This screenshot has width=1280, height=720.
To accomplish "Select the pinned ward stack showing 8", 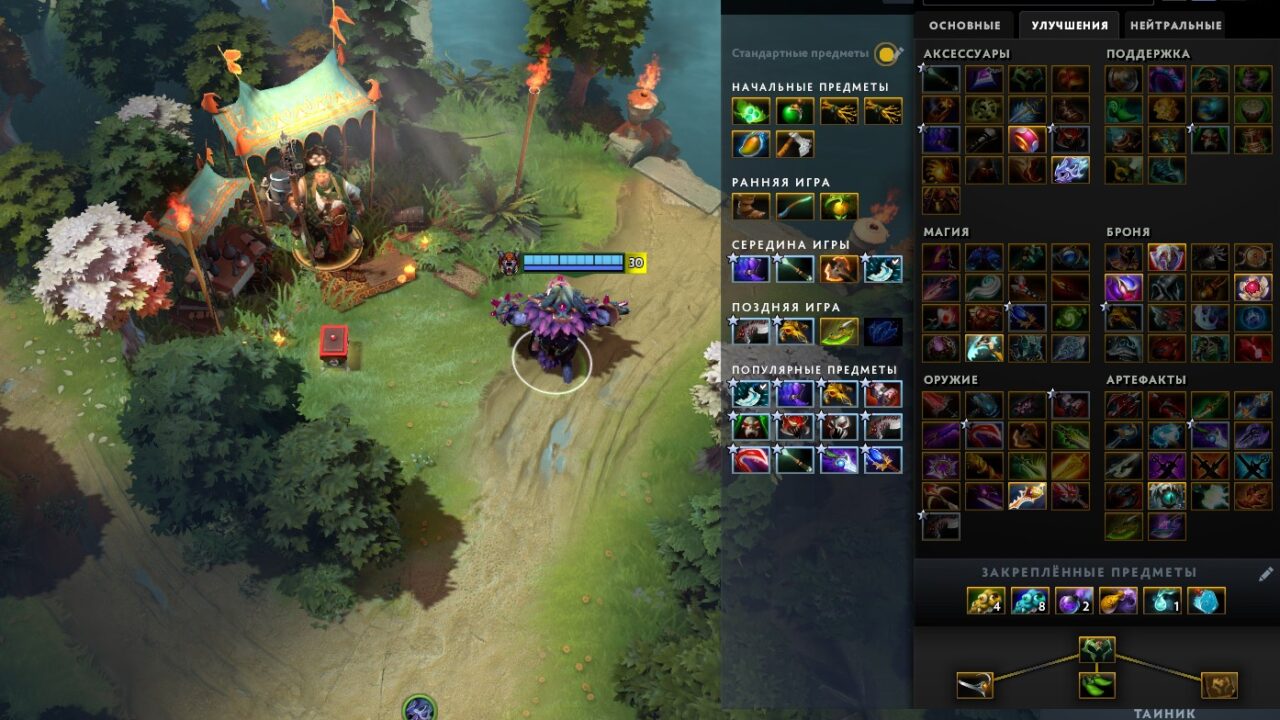I will (1030, 600).
